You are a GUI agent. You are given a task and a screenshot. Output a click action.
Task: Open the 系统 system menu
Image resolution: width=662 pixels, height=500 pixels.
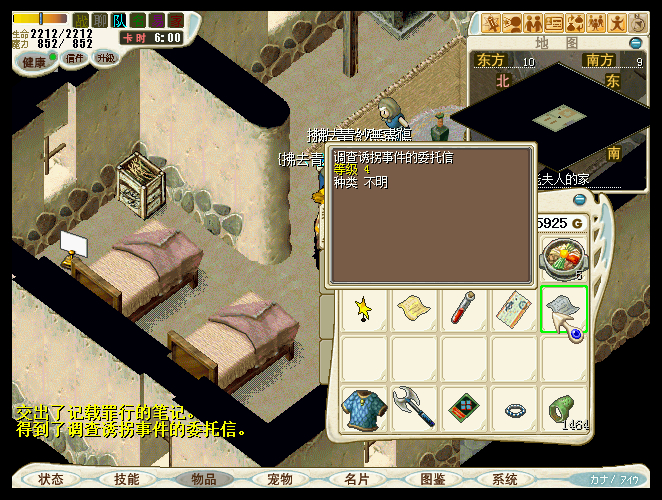pyautogui.click(x=505, y=479)
